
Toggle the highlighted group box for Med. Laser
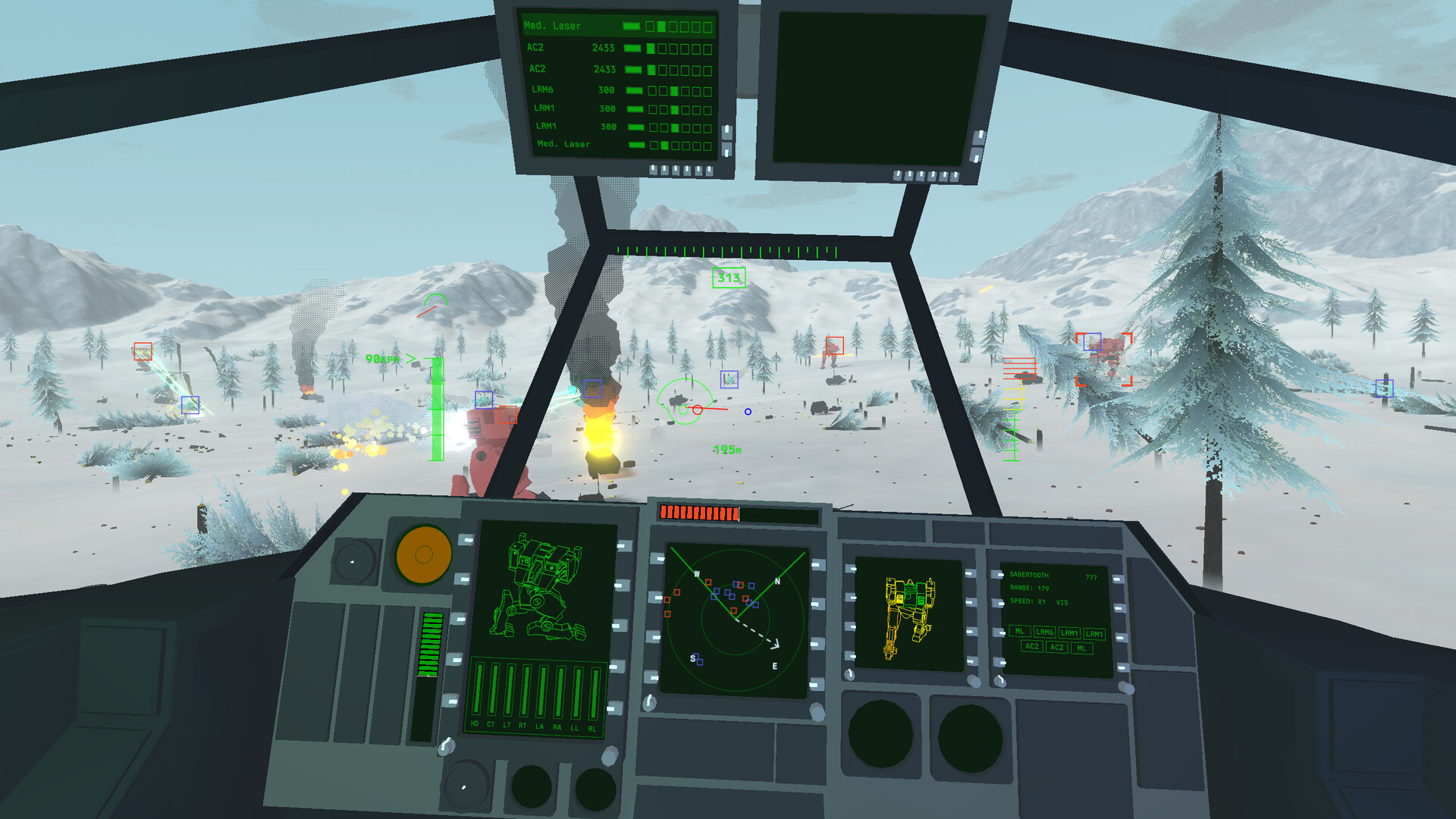point(661,27)
